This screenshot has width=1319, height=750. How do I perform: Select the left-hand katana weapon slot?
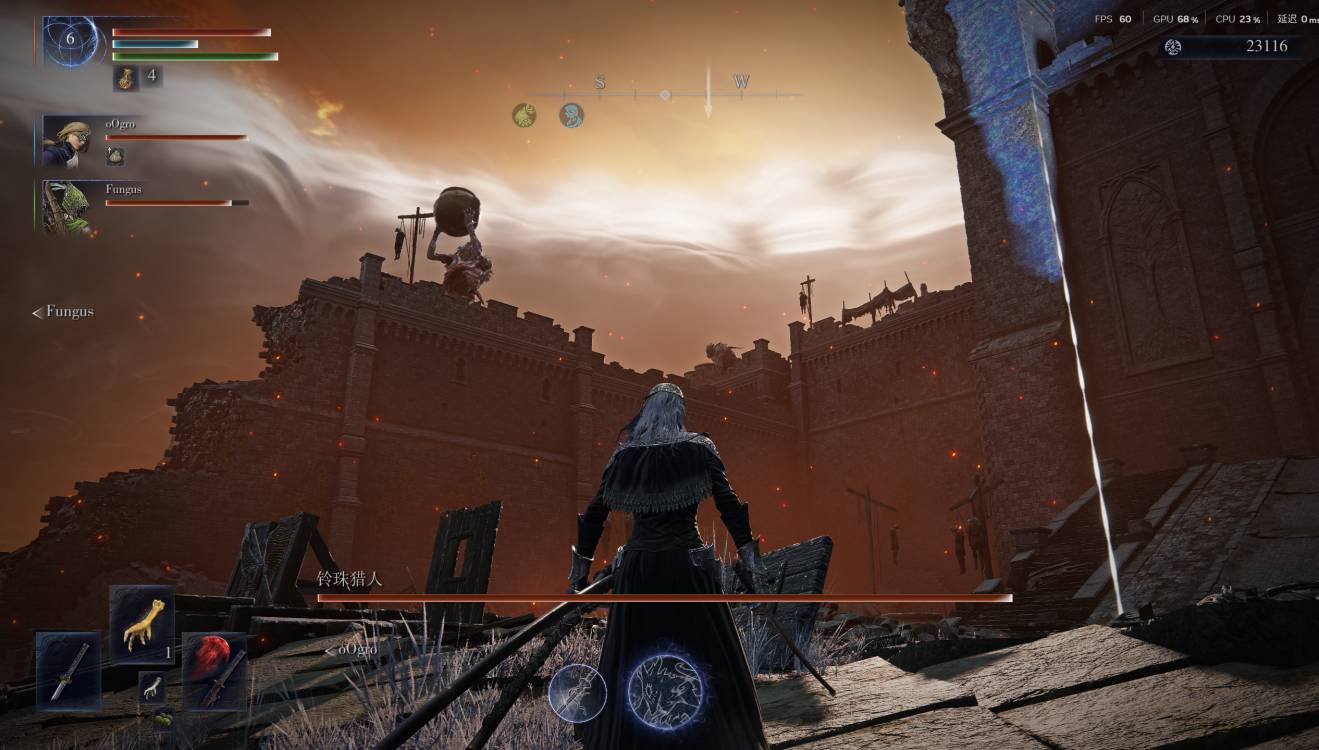click(68, 671)
